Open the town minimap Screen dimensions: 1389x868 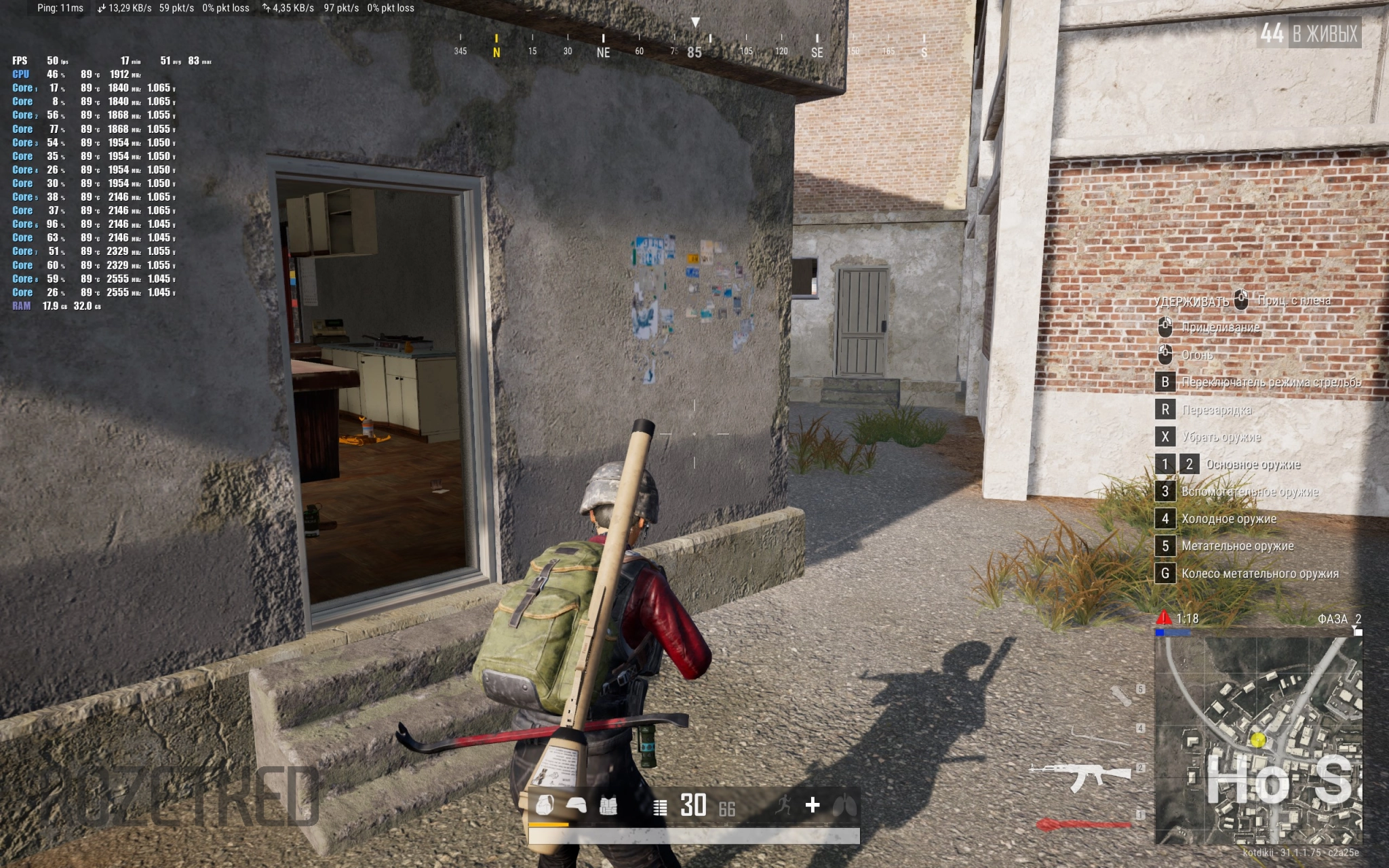[x=1258, y=739]
